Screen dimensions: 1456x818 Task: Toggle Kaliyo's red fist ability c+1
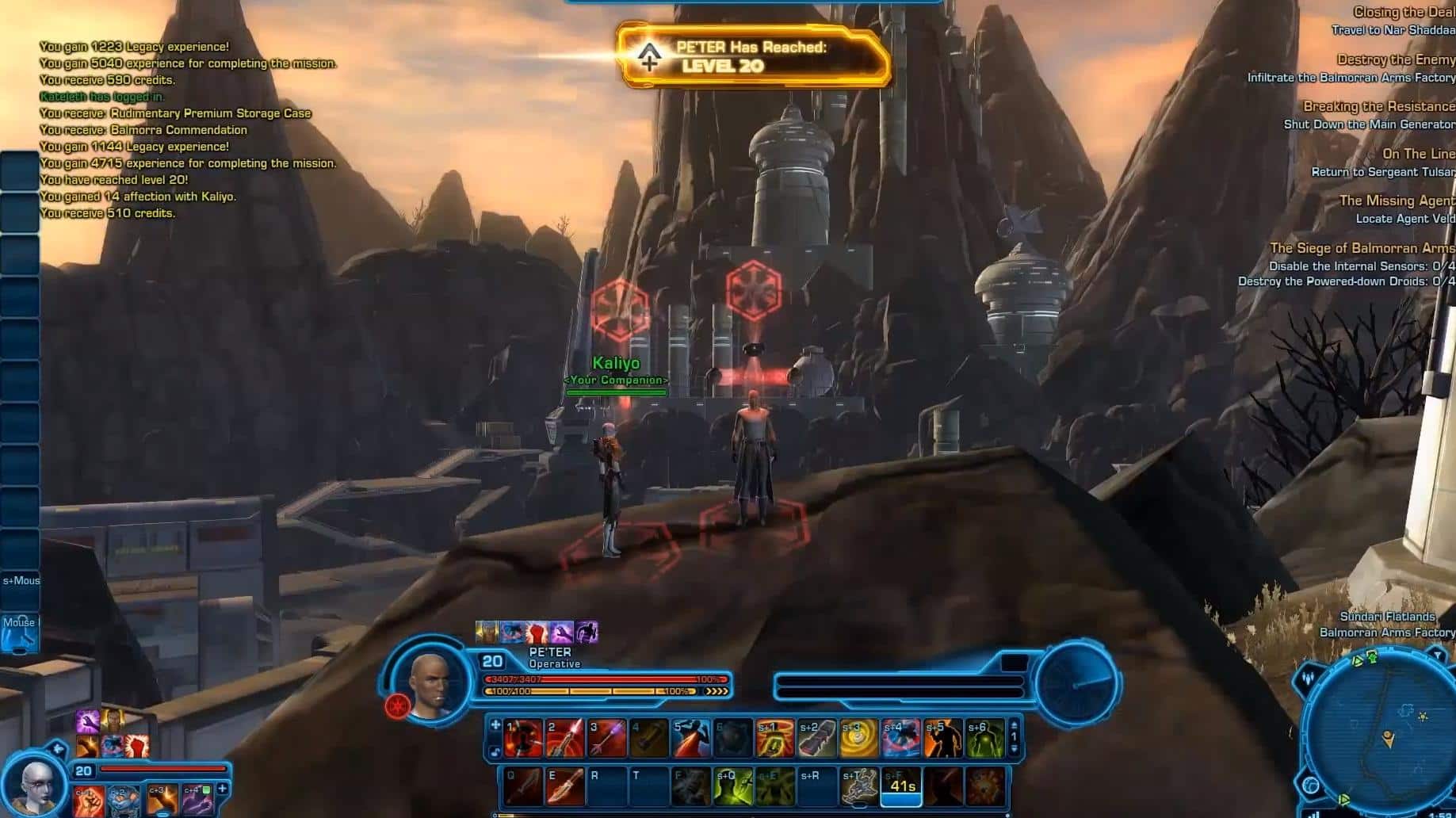[x=88, y=801]
